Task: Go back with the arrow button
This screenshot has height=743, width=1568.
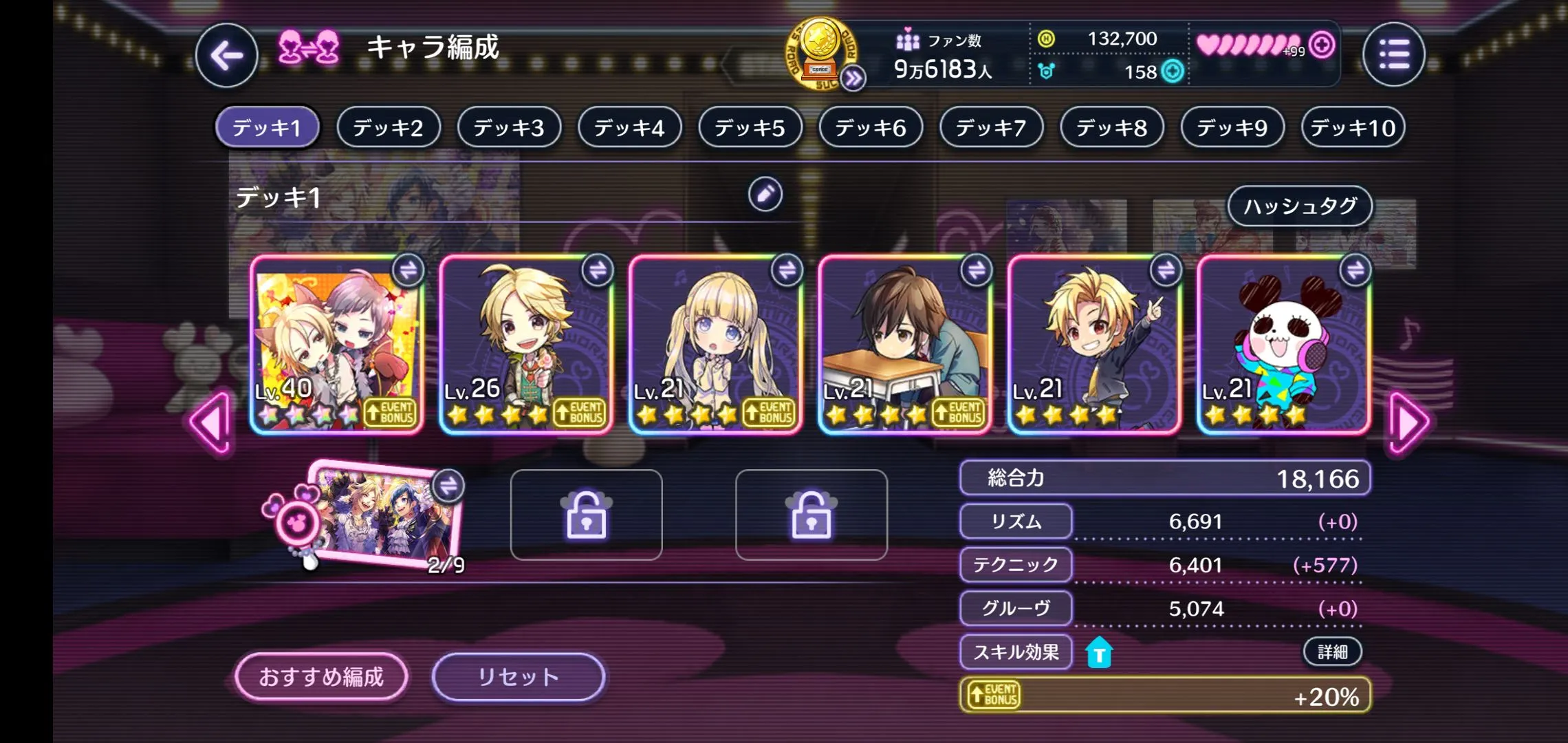Action: point(226,56)
